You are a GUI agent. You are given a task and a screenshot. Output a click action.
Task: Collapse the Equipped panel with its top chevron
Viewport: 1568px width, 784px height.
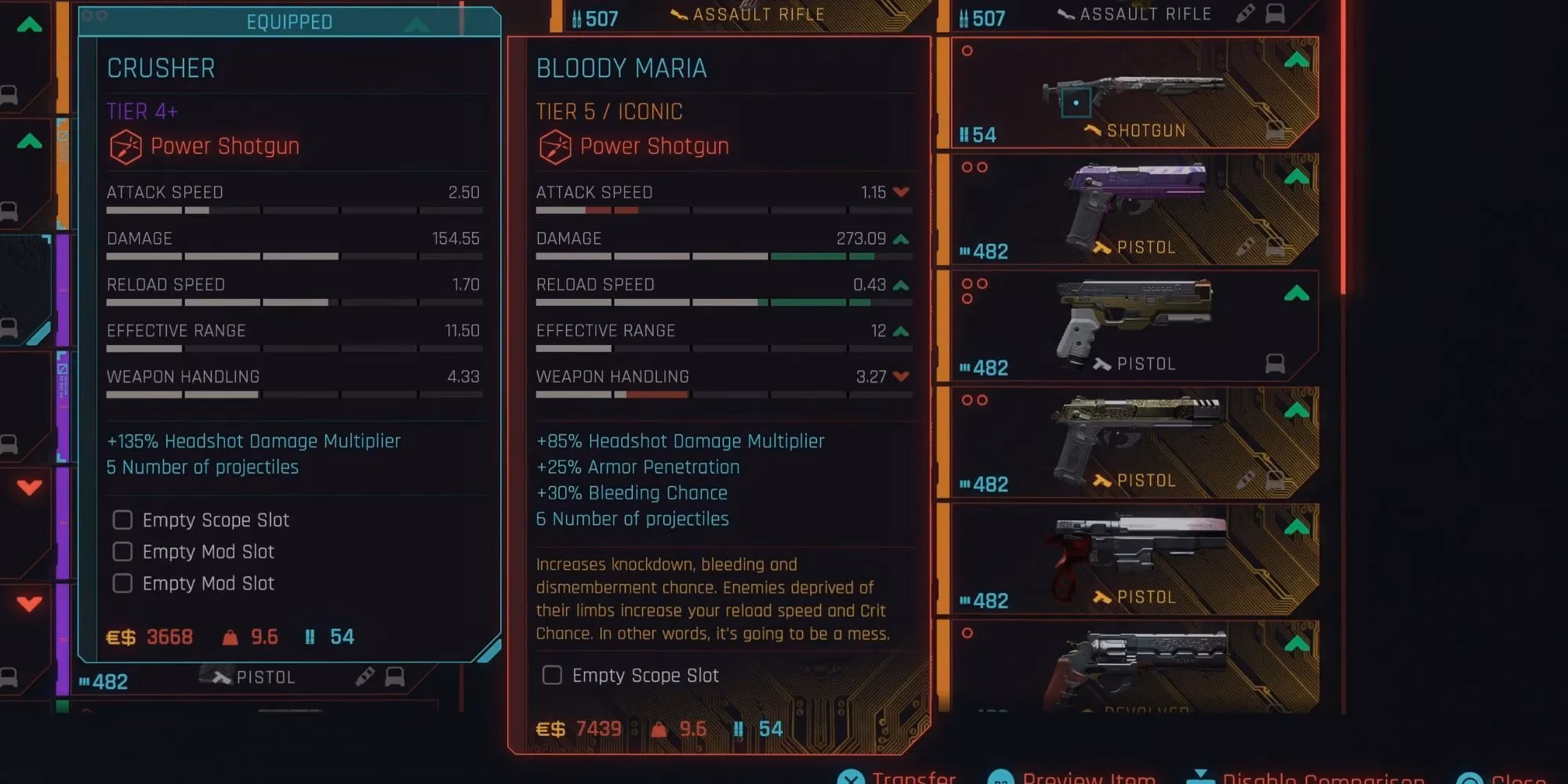417,22
